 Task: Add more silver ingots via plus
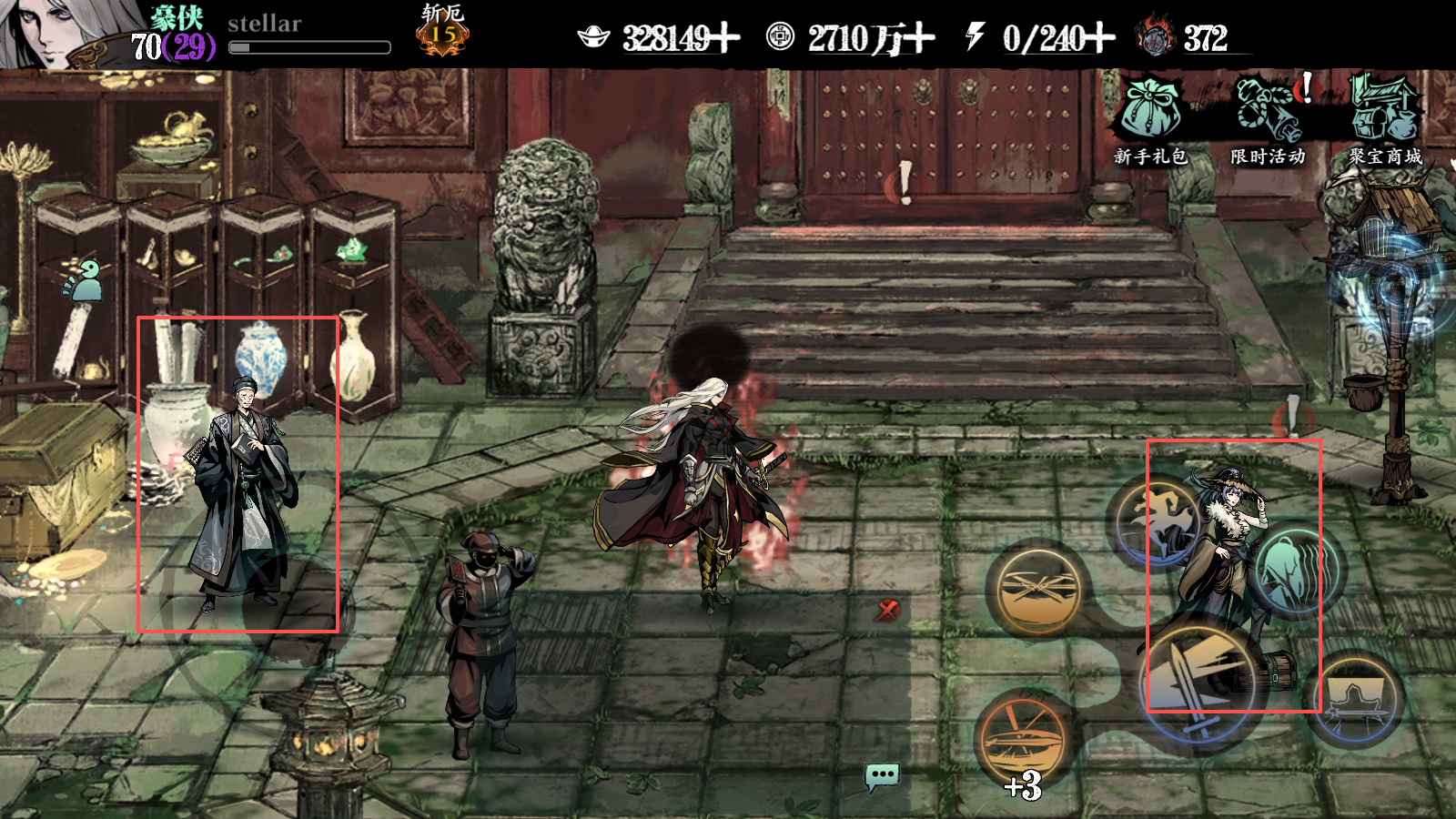[x=725, y=38]
